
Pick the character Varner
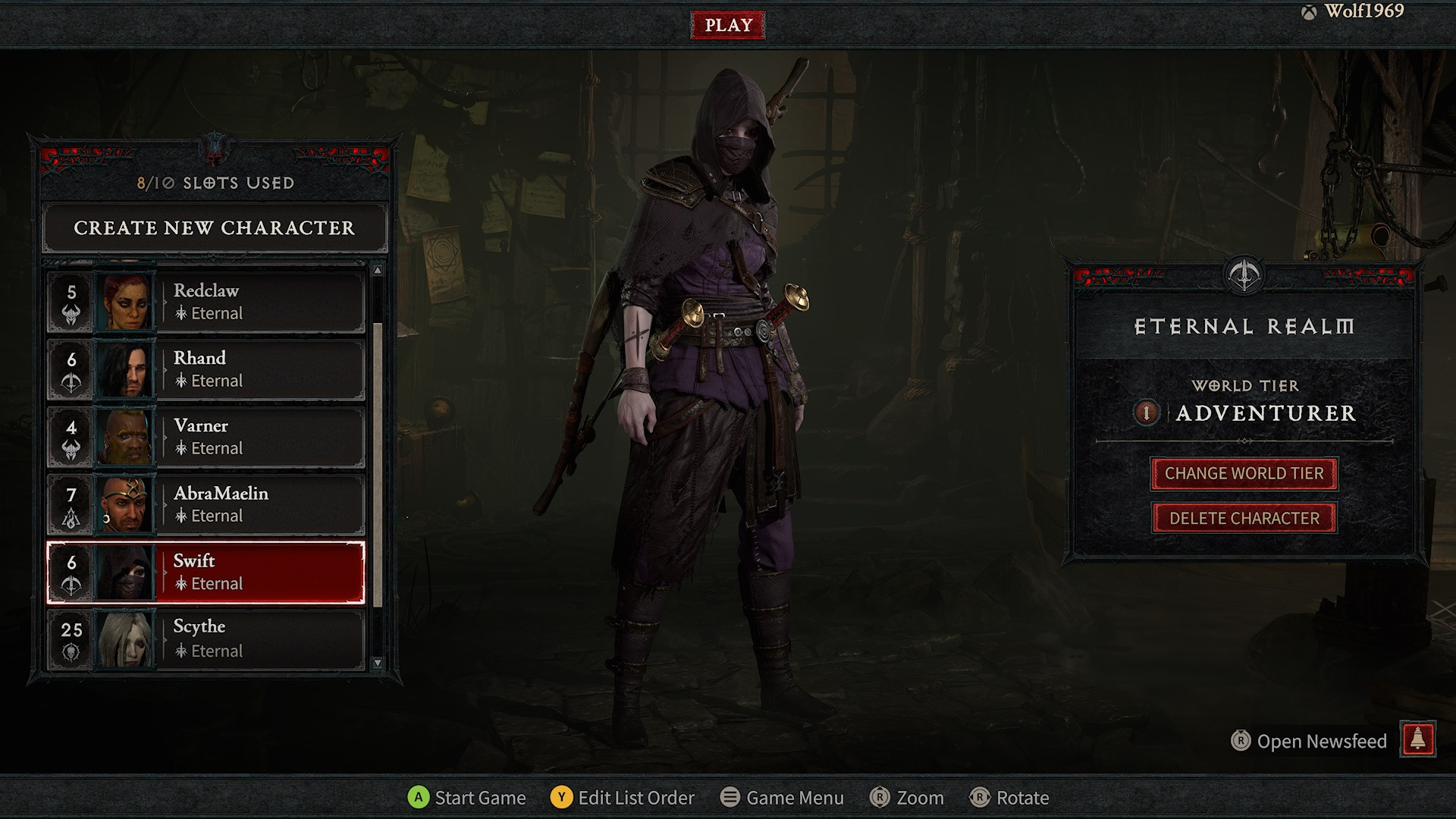coord(206,437)
